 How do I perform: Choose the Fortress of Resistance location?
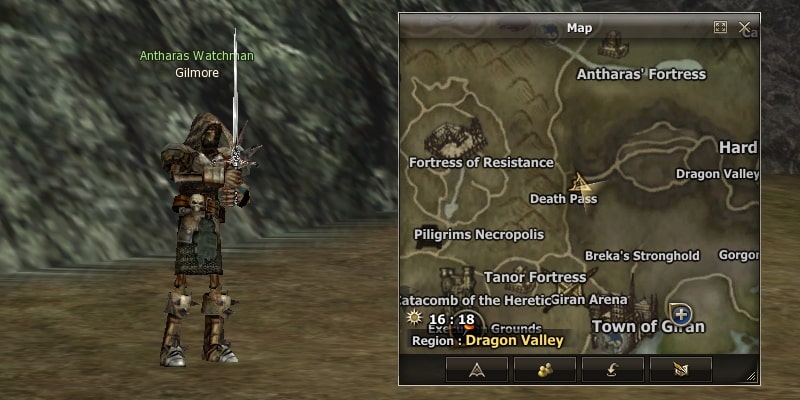[x=481, y=162]
